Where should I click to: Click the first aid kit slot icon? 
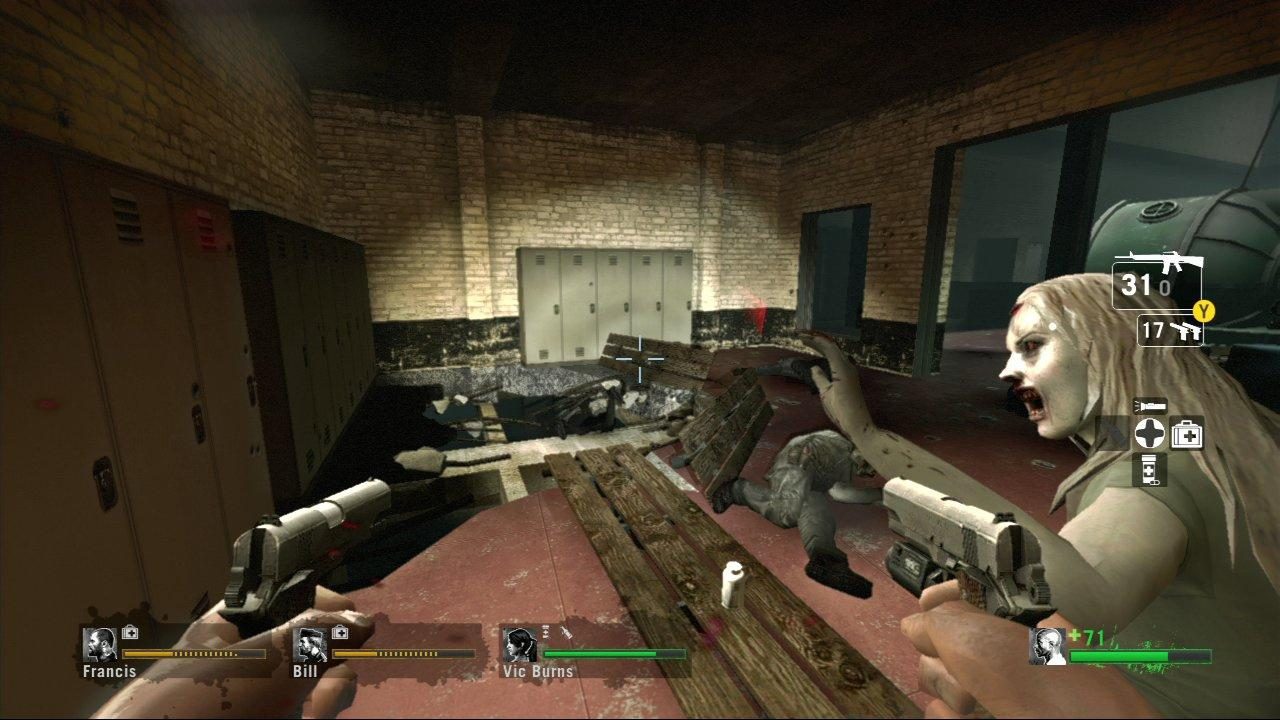tap(1188, 432)
